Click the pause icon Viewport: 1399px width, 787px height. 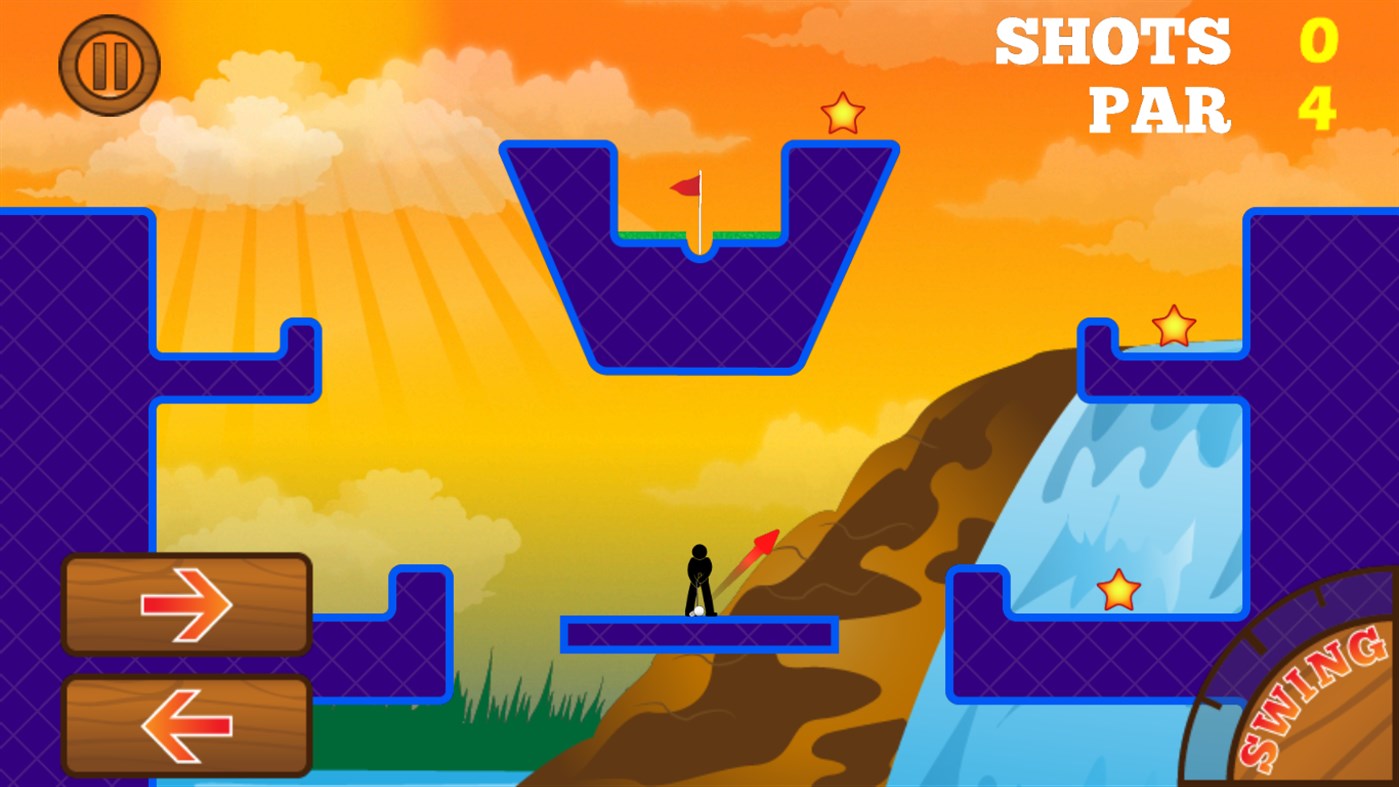click(x=110, y=62)
